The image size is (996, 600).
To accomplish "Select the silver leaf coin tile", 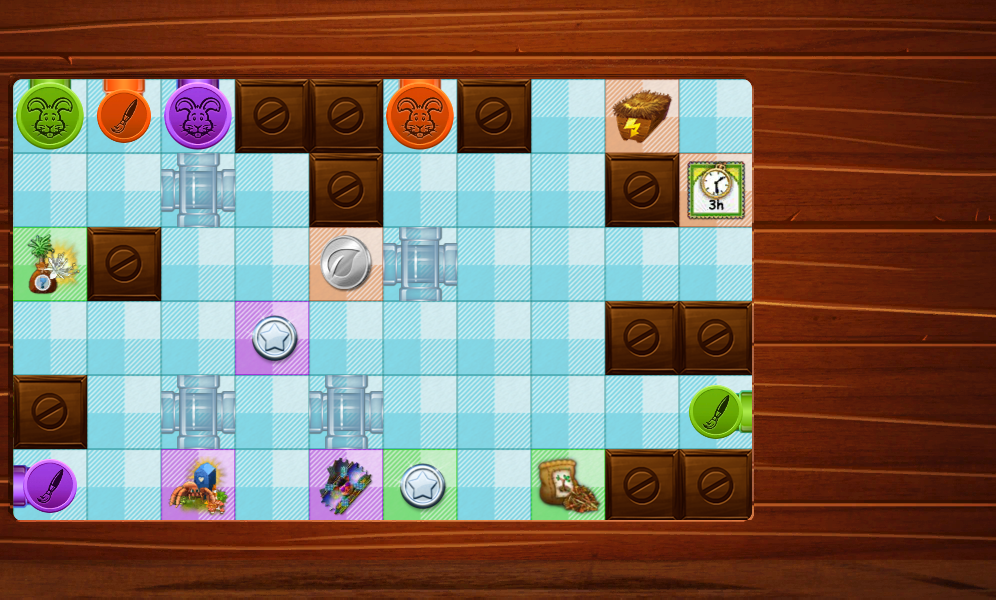I will (346, 264).
